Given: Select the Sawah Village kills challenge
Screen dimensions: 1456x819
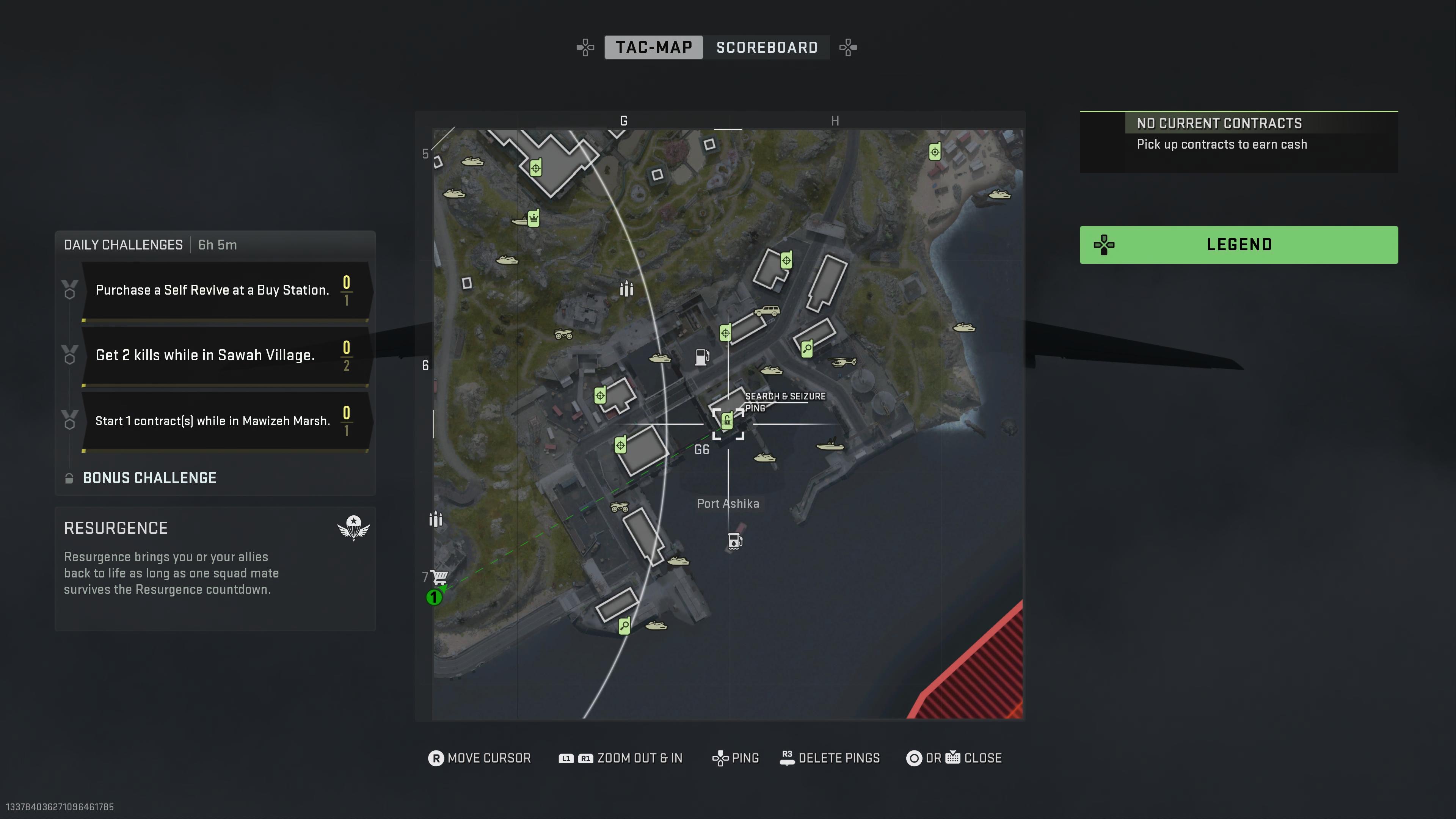Looking at the screenshot, I should click(x=223, y=355).
